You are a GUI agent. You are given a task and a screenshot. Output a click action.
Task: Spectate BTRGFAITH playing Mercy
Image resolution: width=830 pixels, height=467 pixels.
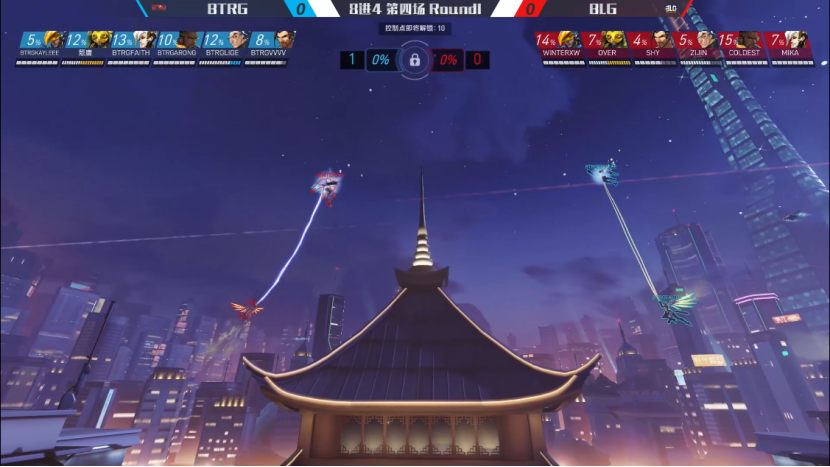pos(133,47)
